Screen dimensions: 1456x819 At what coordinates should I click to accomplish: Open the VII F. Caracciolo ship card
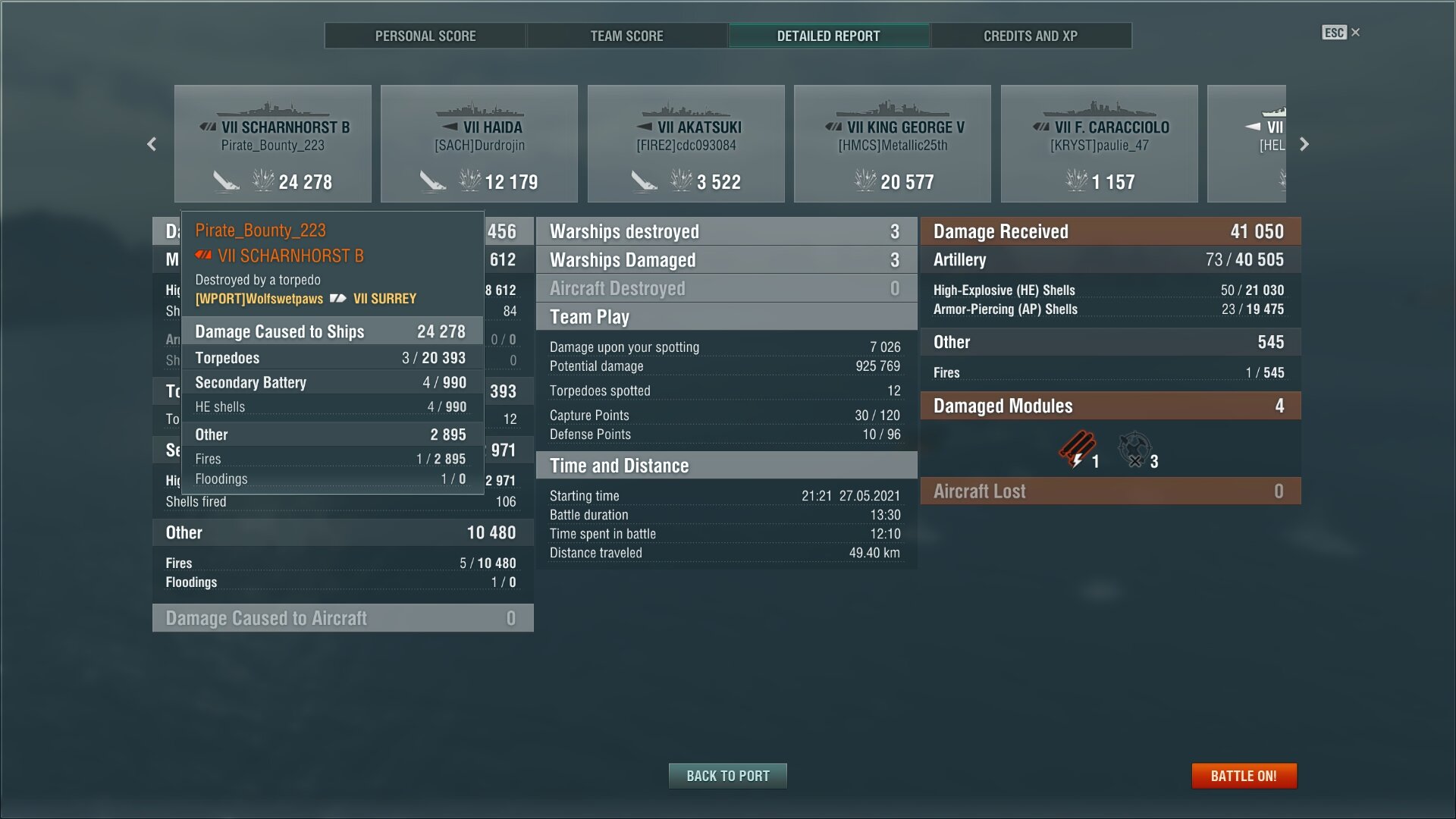point(1100,144)
